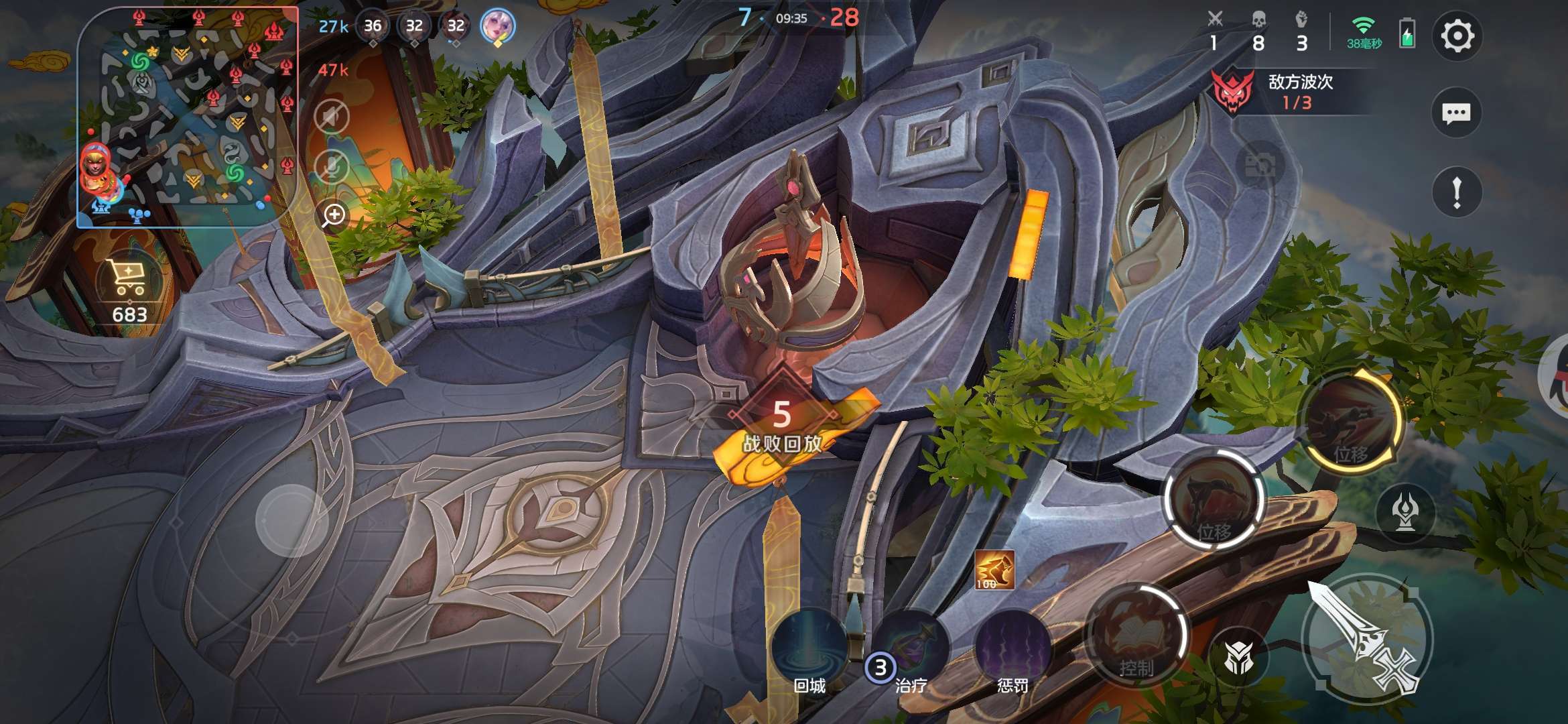
Task: Select the minion target attack button
Action: [x=1238, y=658]
